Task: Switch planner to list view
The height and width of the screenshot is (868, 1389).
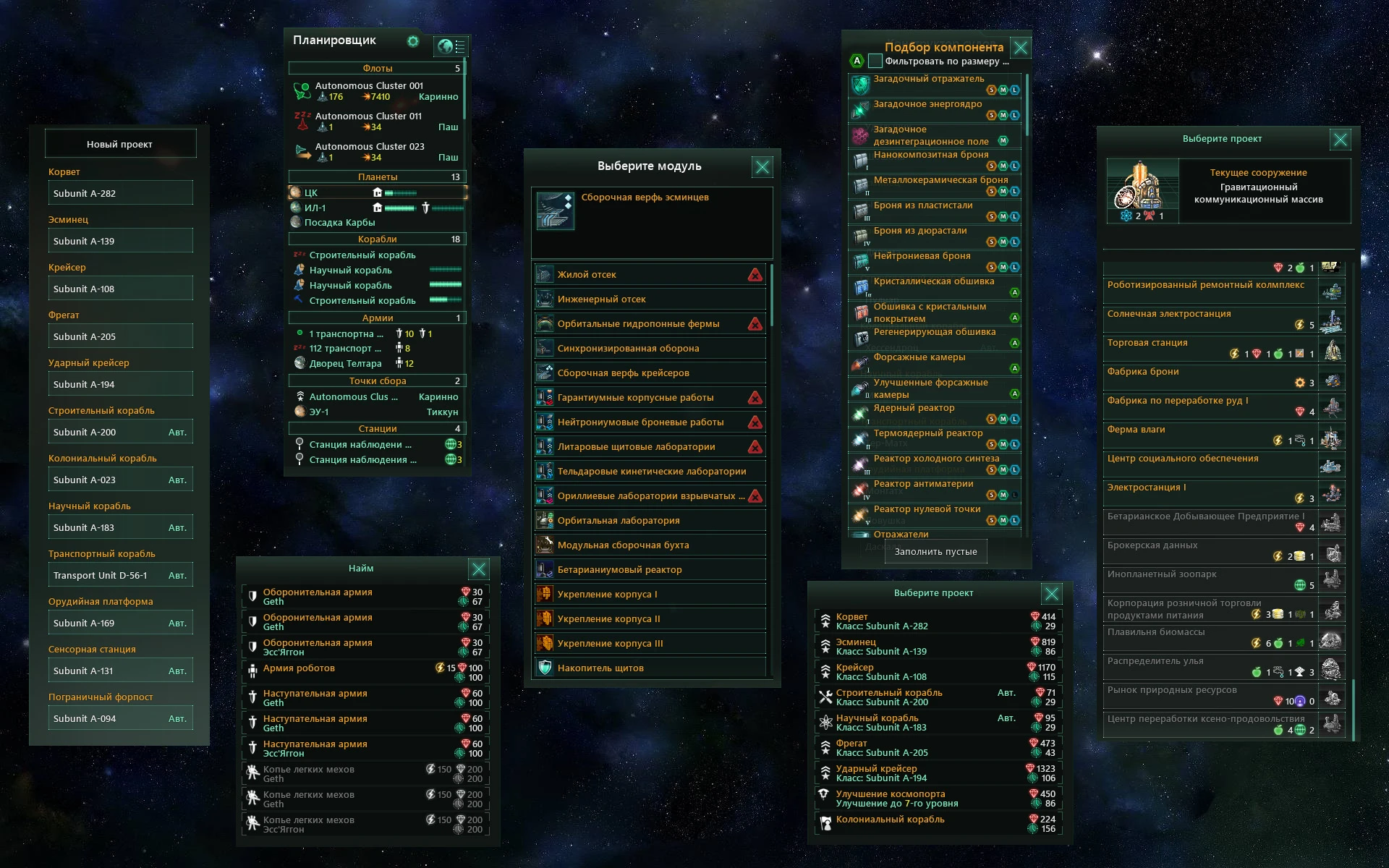Action: (462, 46)
